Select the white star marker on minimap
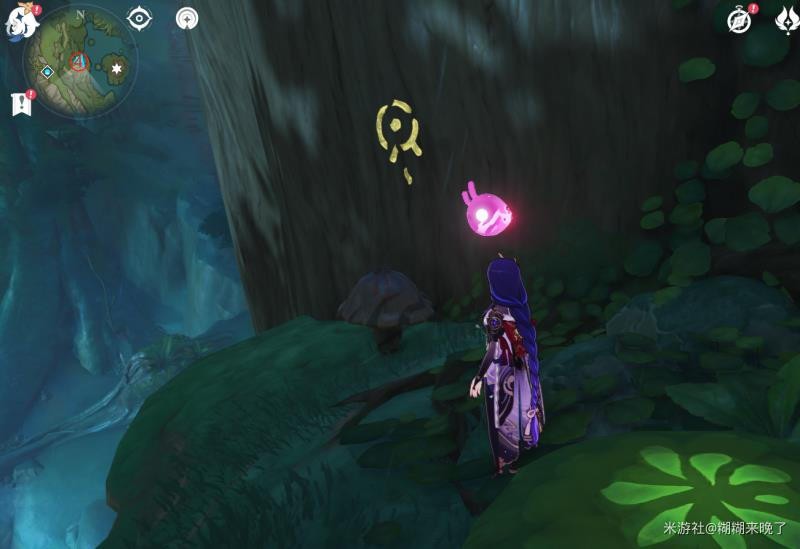Image resolution: width=800 pixels, height=549 pixels. [x=118, y=68]
